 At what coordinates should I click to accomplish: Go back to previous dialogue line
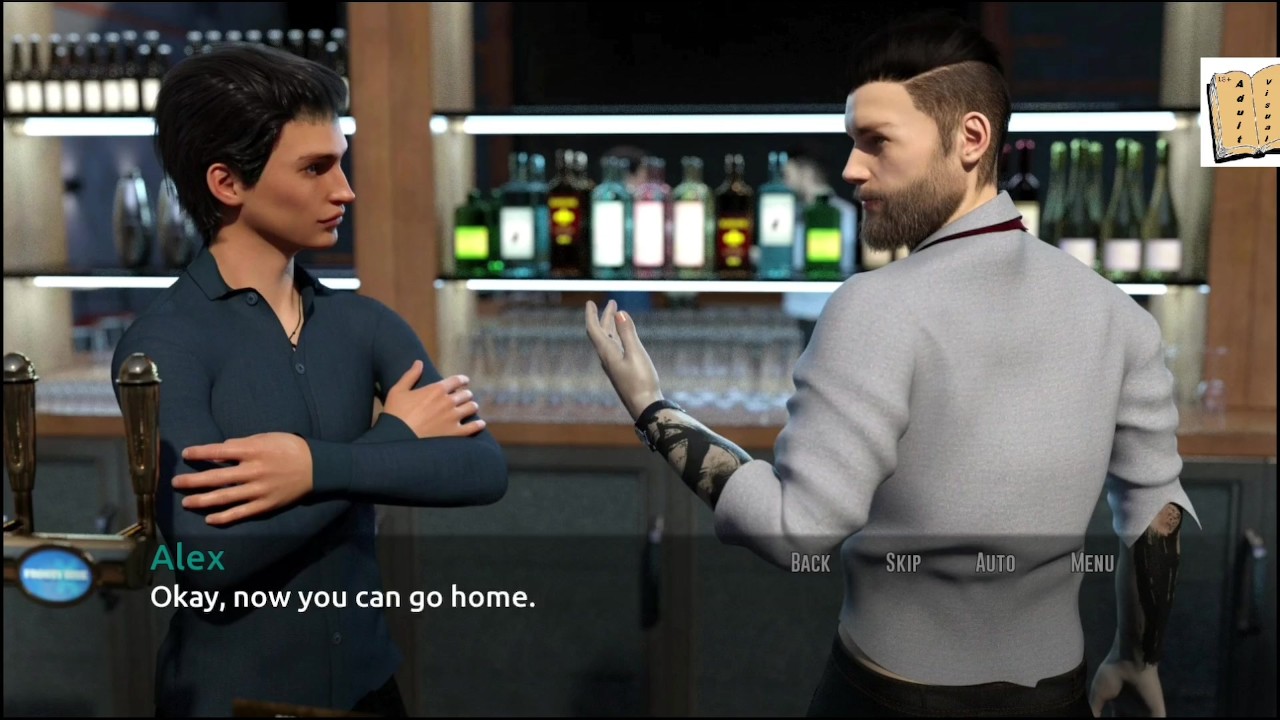tap(810, 563)
